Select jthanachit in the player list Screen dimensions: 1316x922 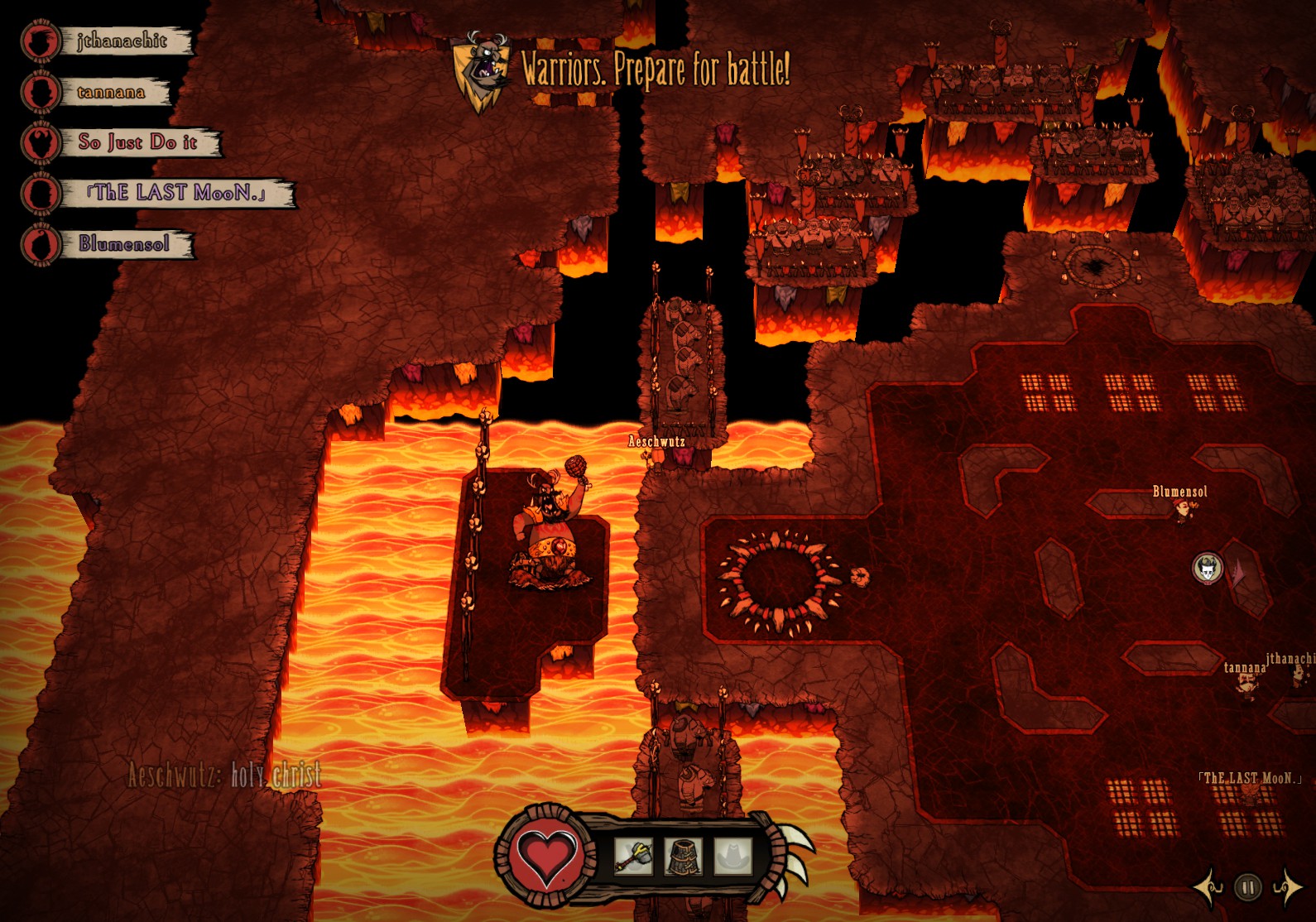click(121, 41)
